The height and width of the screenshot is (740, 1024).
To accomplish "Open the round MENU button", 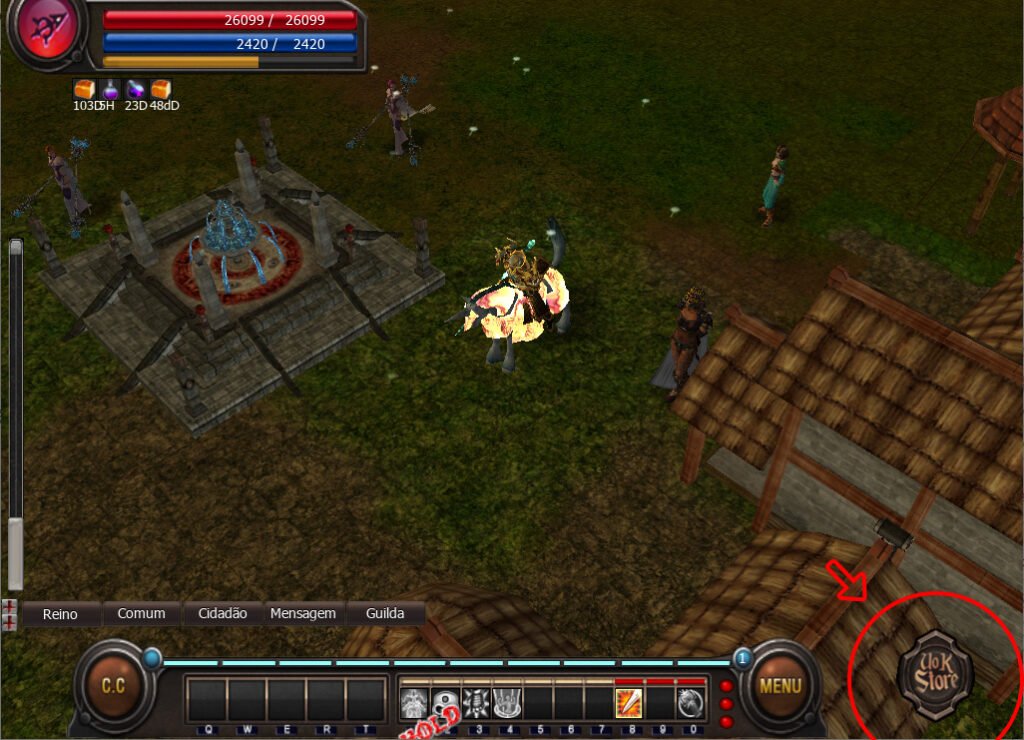I will click(x=780, y=686).
